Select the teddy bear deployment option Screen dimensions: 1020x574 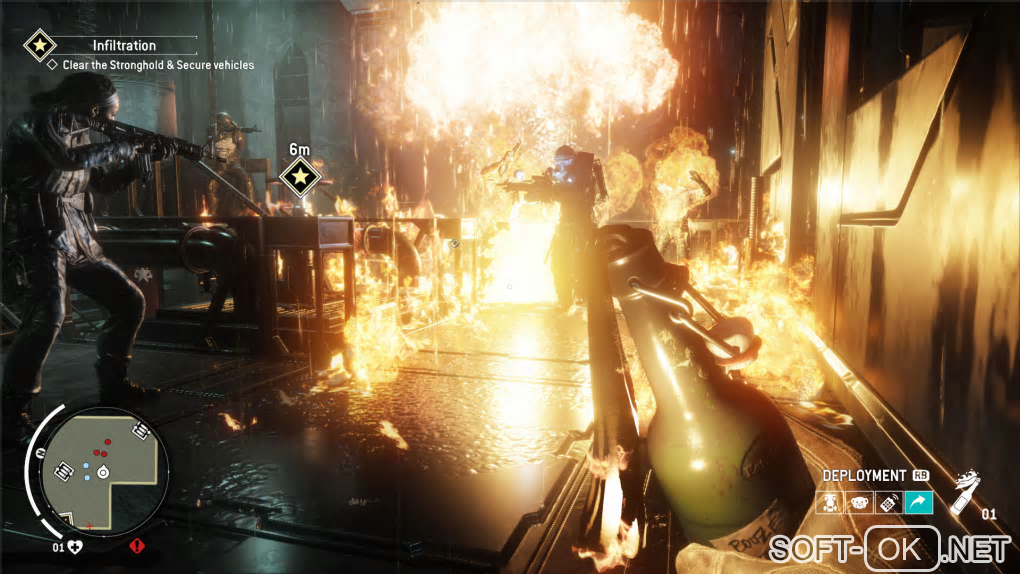pos(859,504)
